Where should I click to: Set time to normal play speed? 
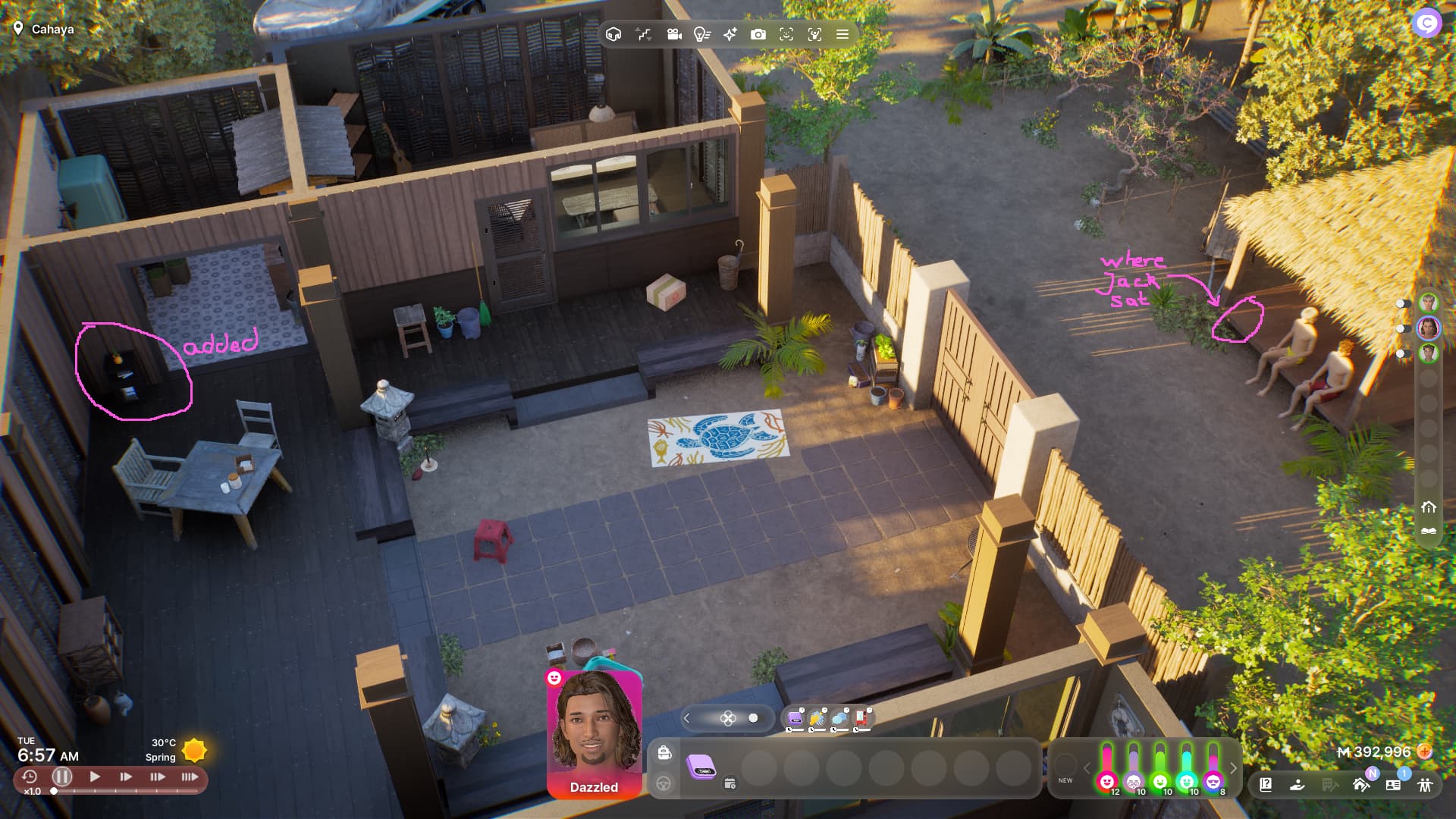95,777
